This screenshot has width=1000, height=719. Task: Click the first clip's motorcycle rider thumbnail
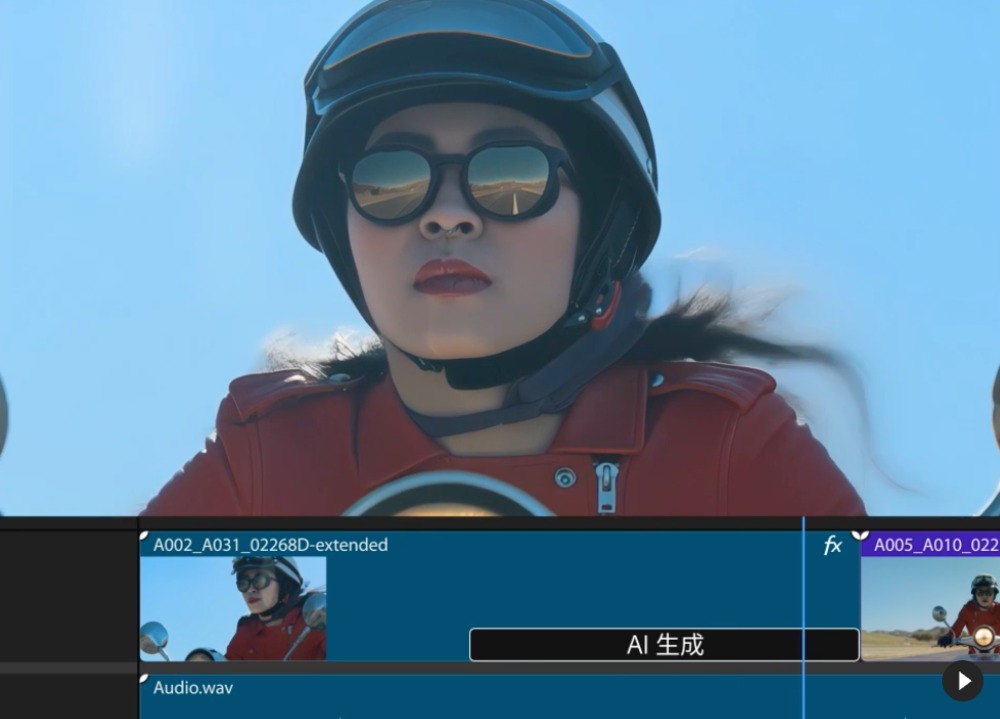233,608
